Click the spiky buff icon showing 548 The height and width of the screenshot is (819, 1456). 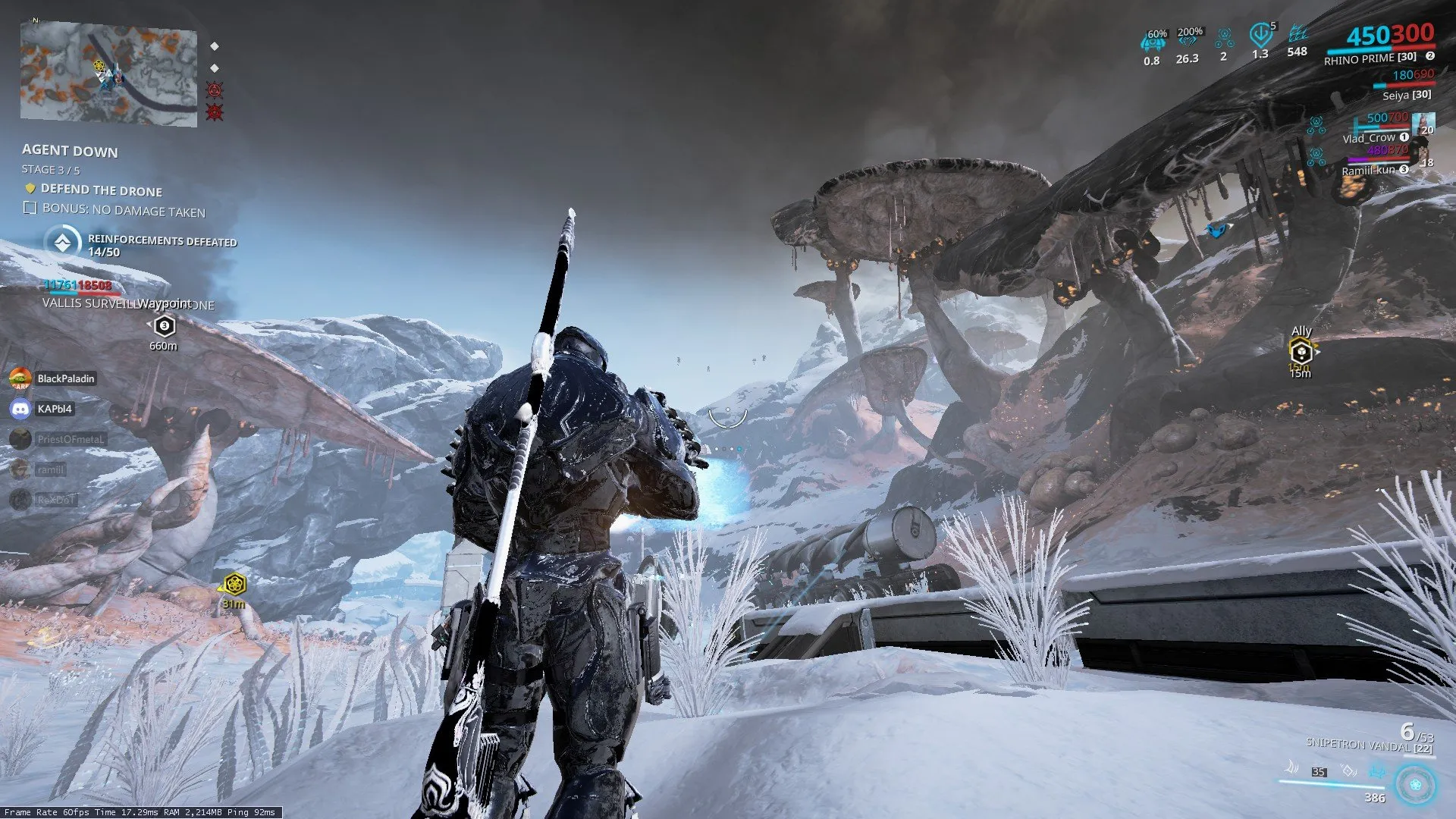point(1298,34)
